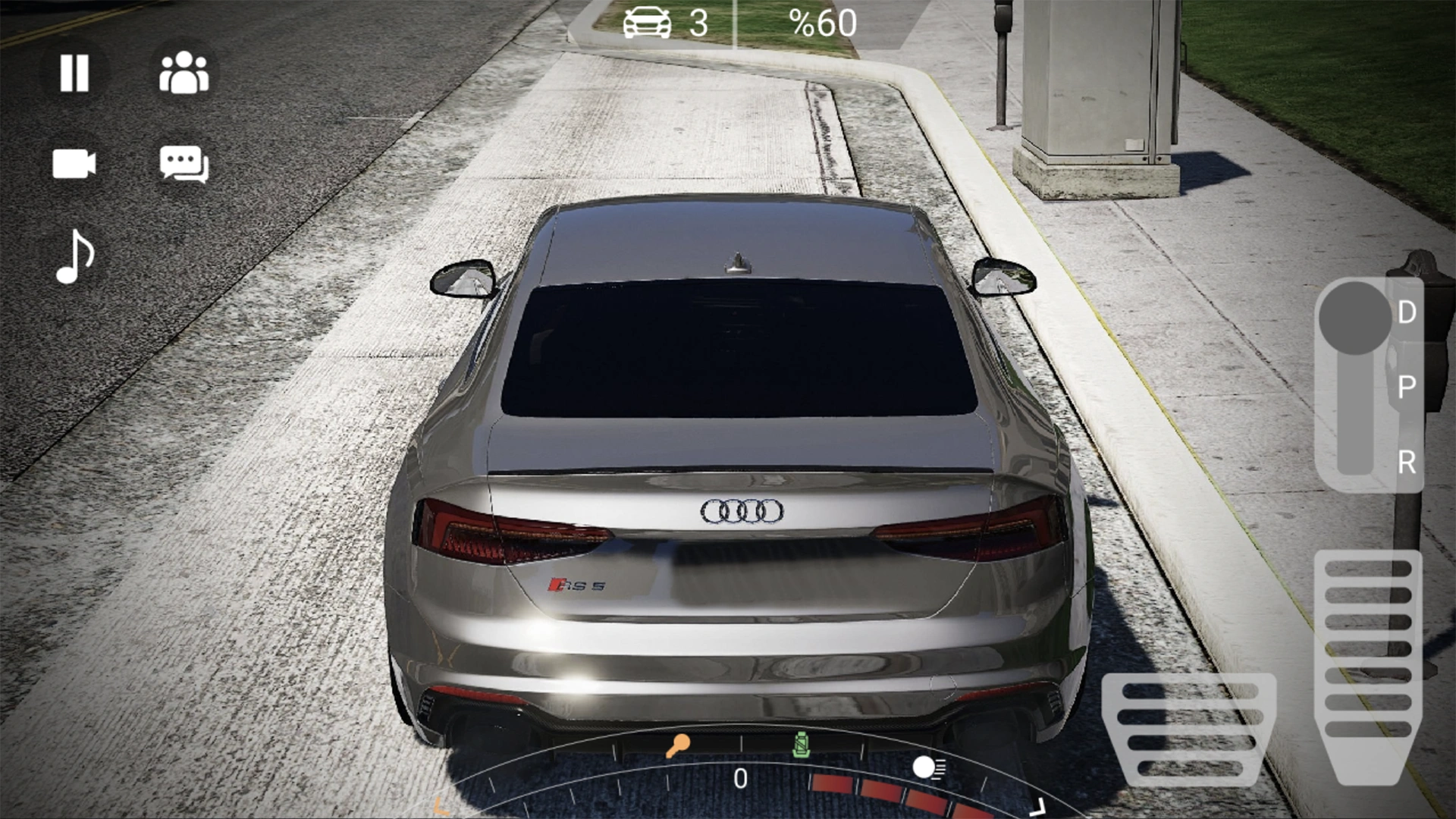
Task: Switch the camera view
Action: [74, 164]
